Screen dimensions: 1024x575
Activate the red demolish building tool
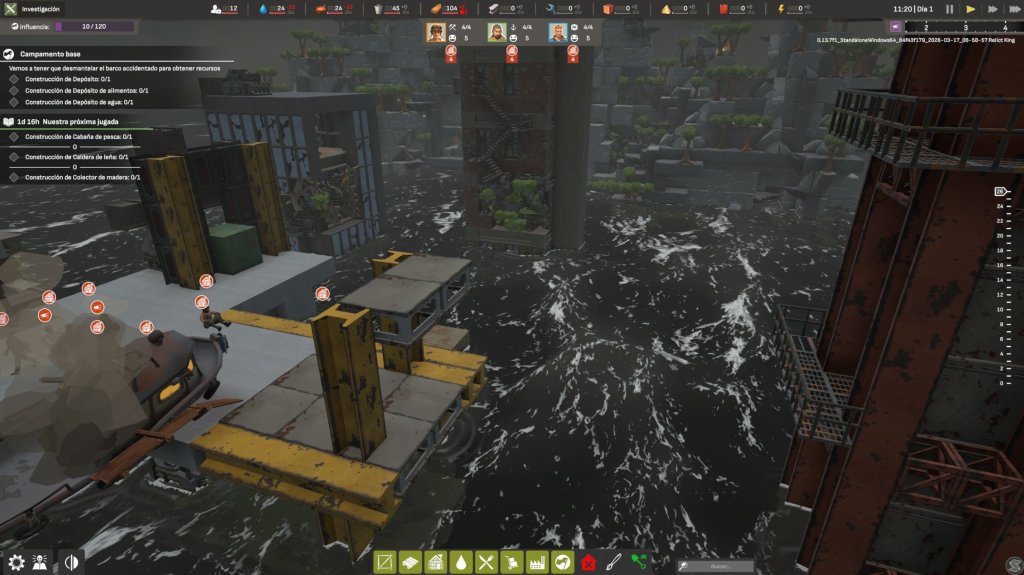589,563
